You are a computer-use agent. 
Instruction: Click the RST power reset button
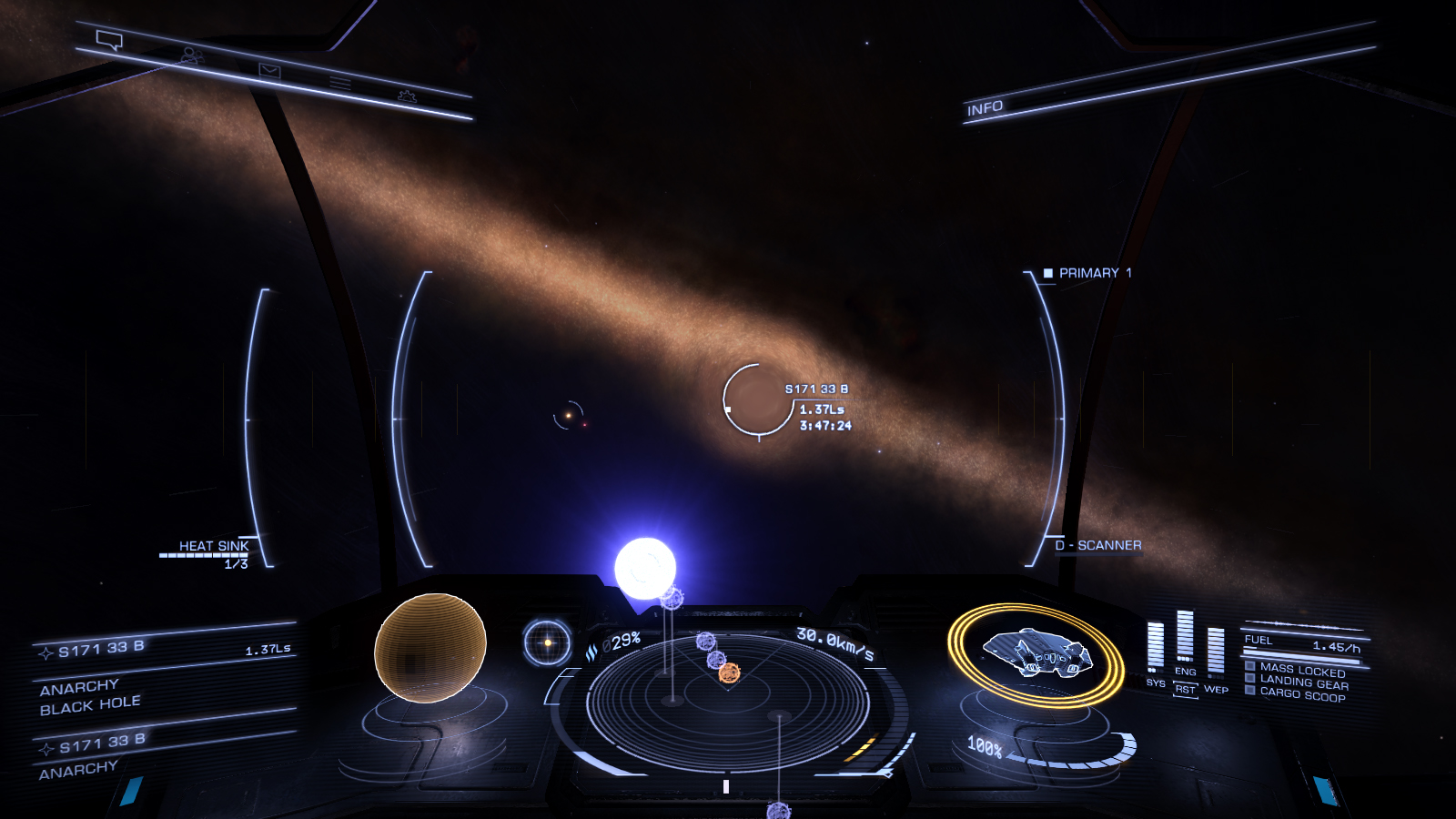[x=1185, y=690]
